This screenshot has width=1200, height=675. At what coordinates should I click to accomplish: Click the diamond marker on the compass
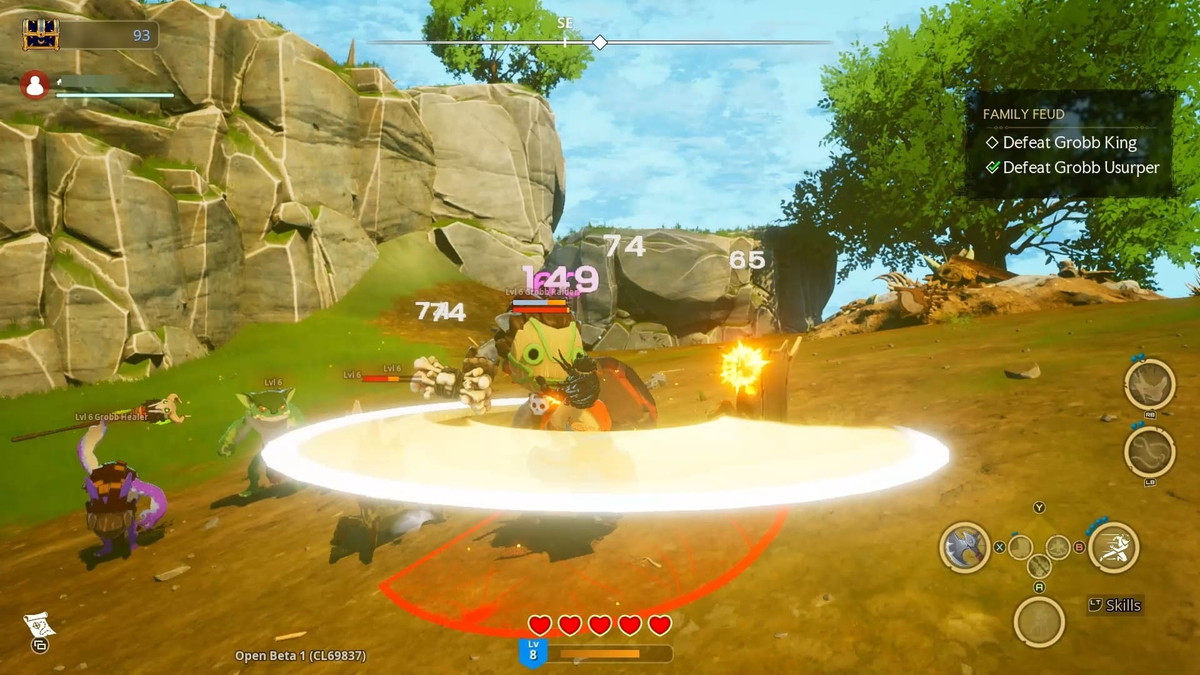[x=599, y=42]
